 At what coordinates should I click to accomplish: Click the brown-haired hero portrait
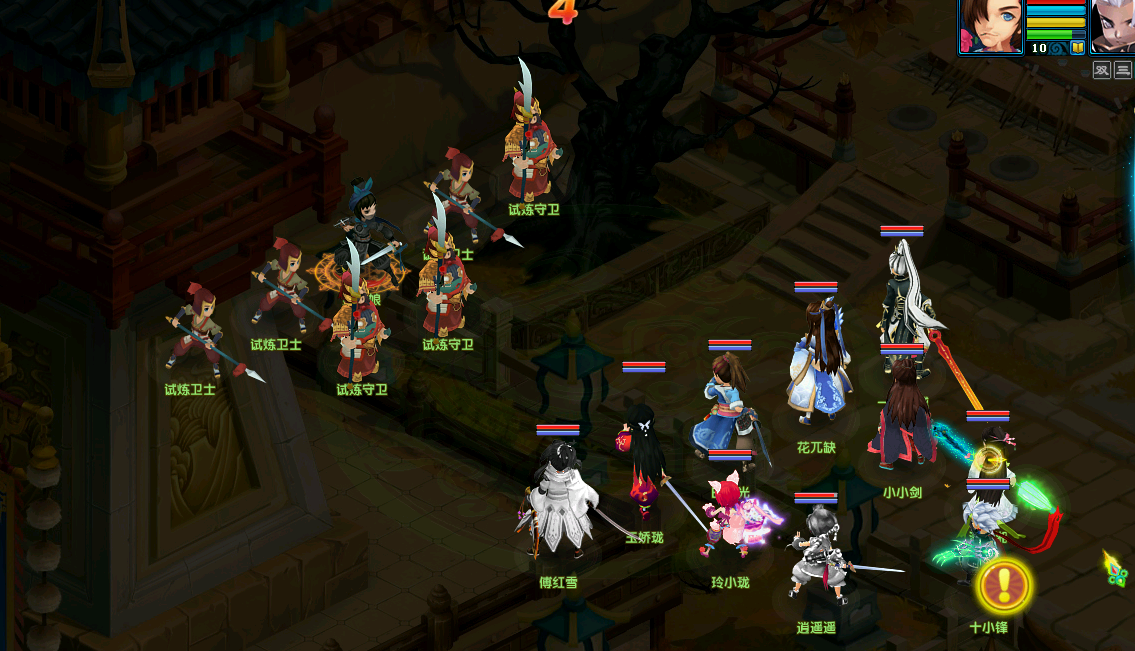click(990, 26)
